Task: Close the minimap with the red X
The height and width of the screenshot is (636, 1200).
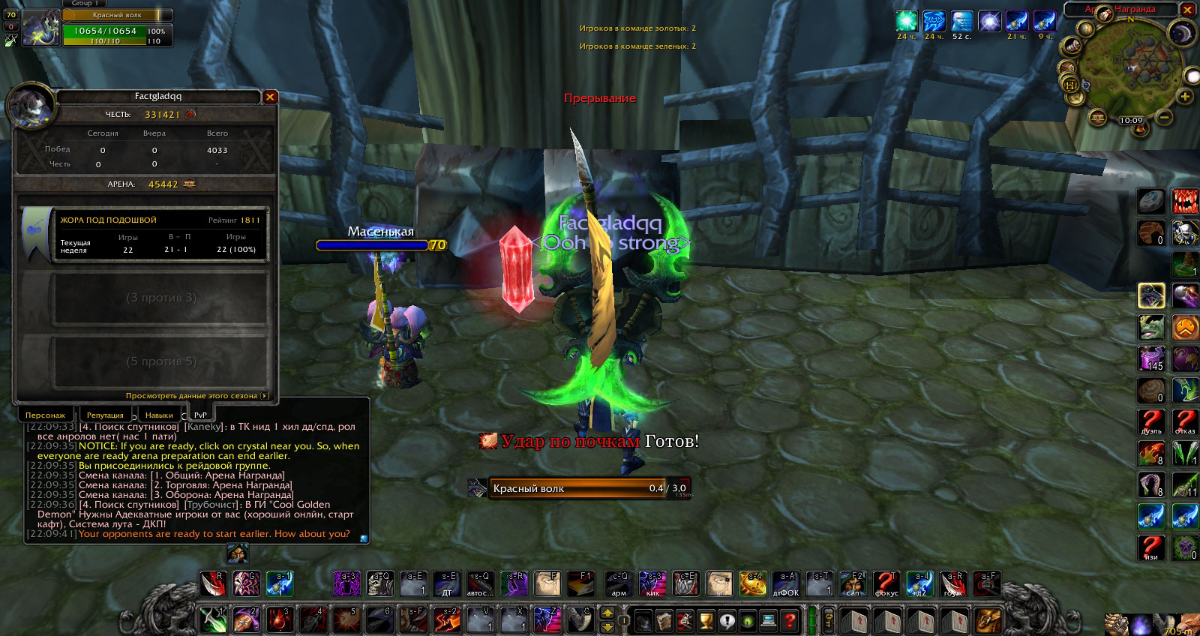Action: [x=1187, y=9]
